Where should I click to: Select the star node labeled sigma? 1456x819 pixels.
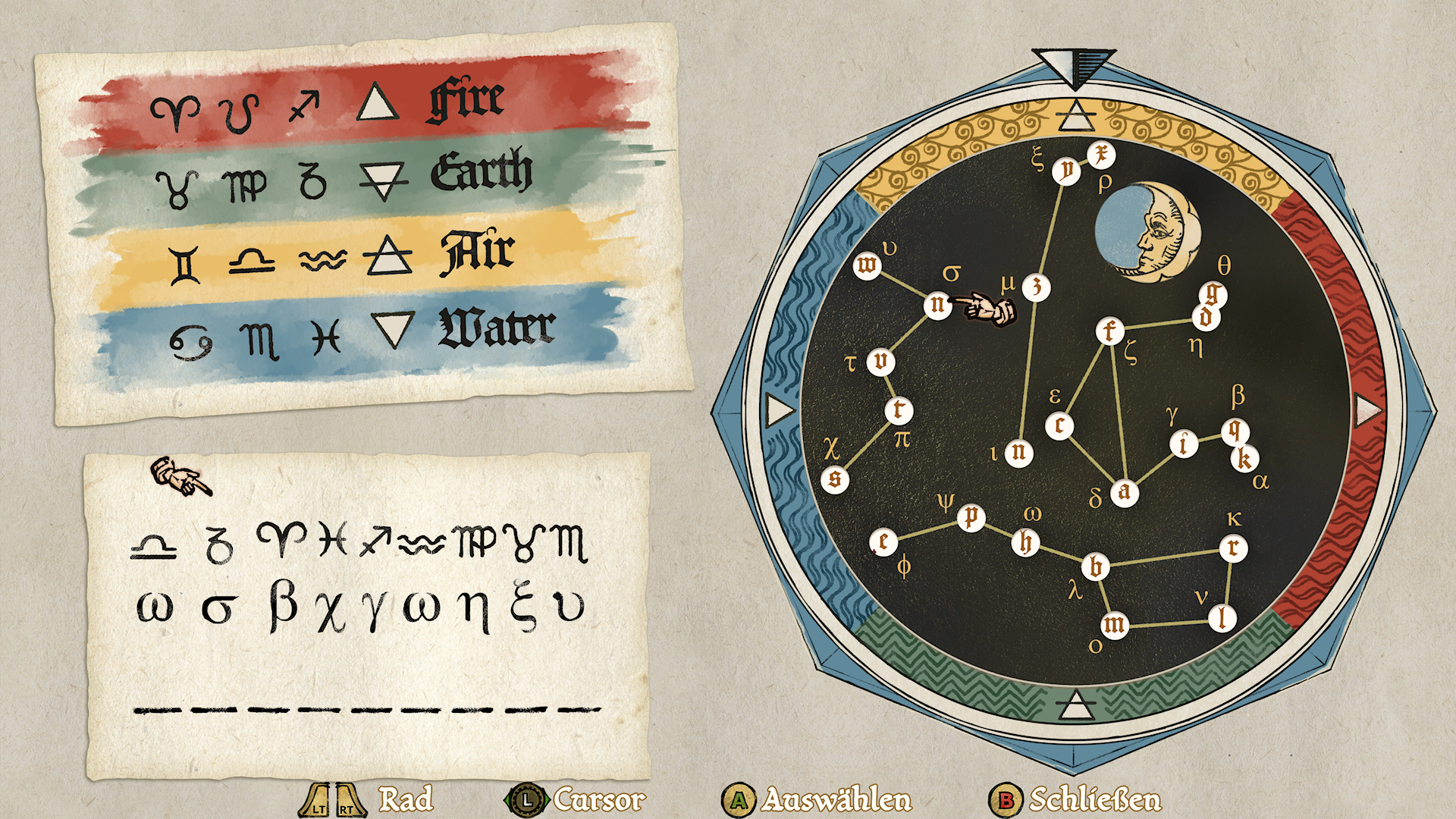(x=938, y=305)
